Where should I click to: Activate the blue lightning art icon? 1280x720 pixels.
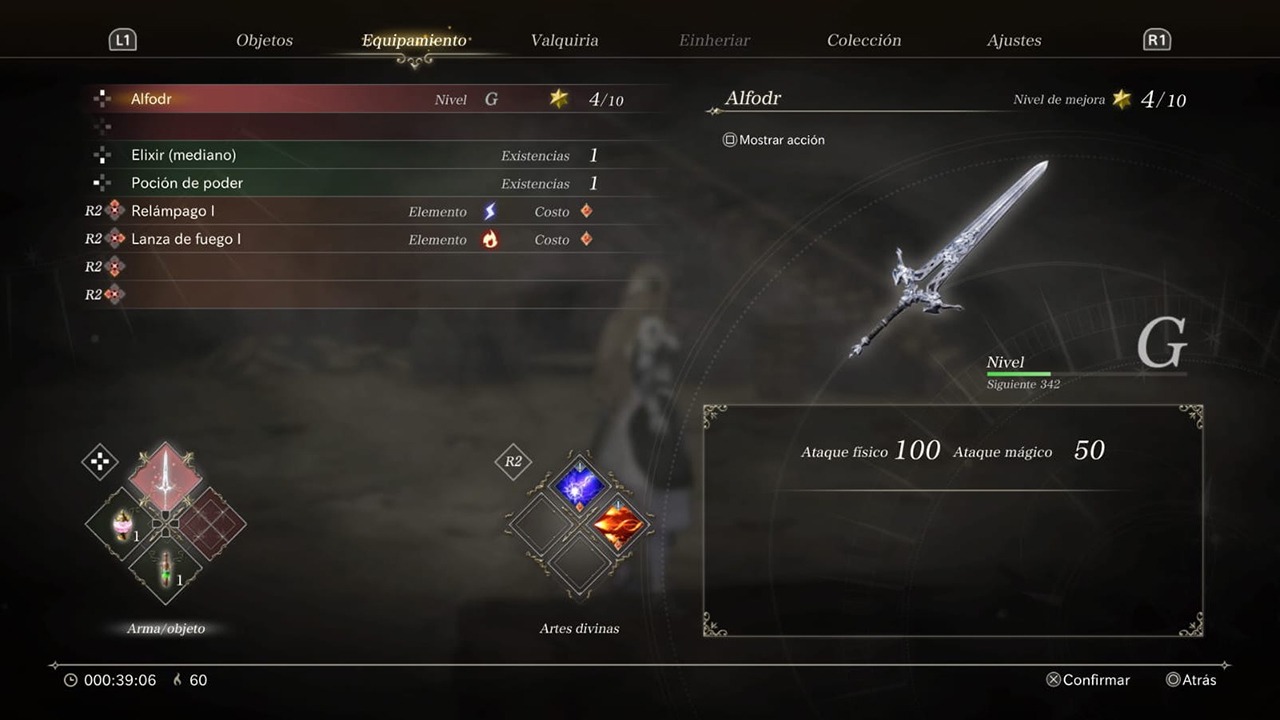[579, 484]
